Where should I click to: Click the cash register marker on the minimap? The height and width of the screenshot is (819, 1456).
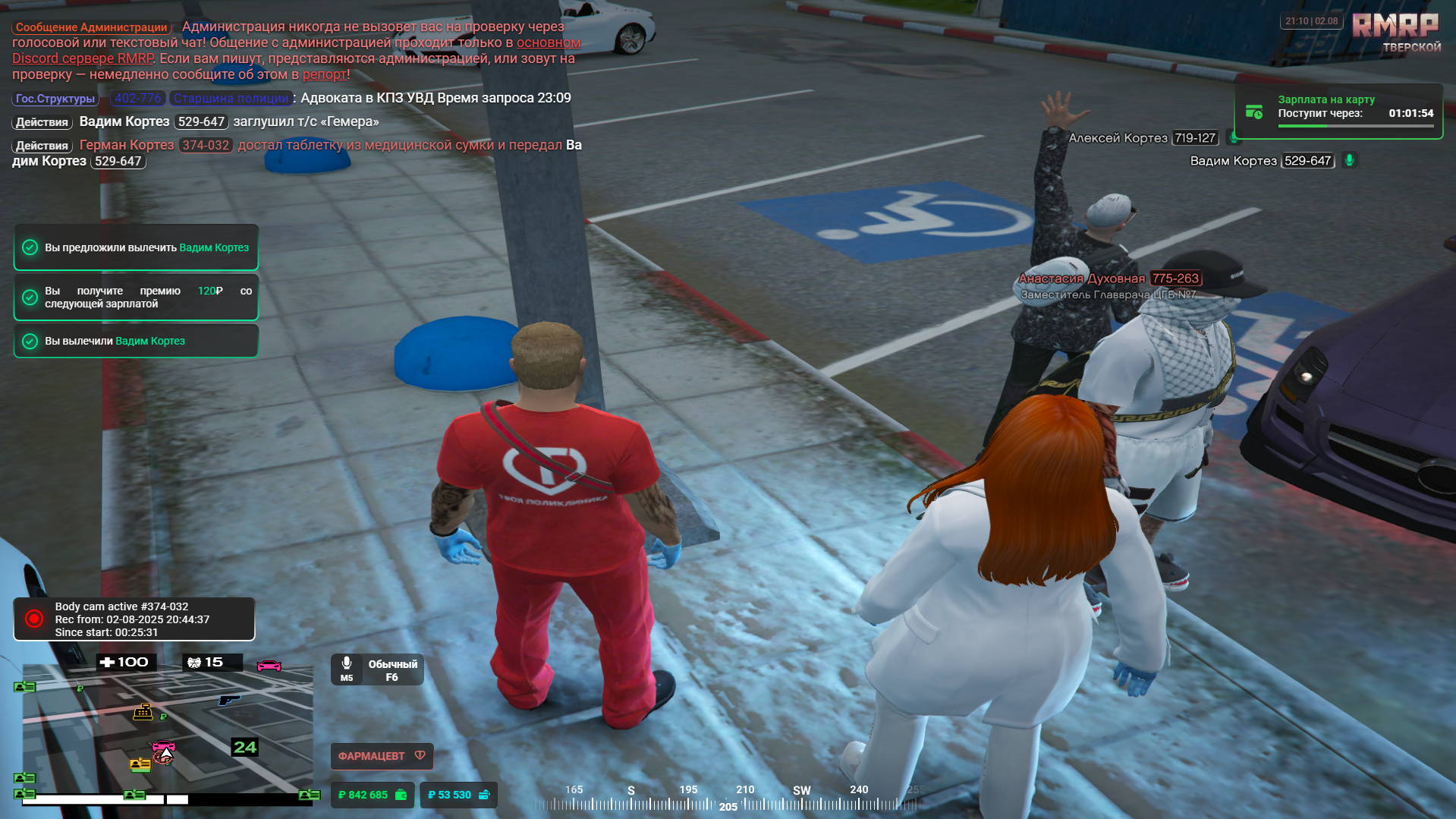point(143,711)
